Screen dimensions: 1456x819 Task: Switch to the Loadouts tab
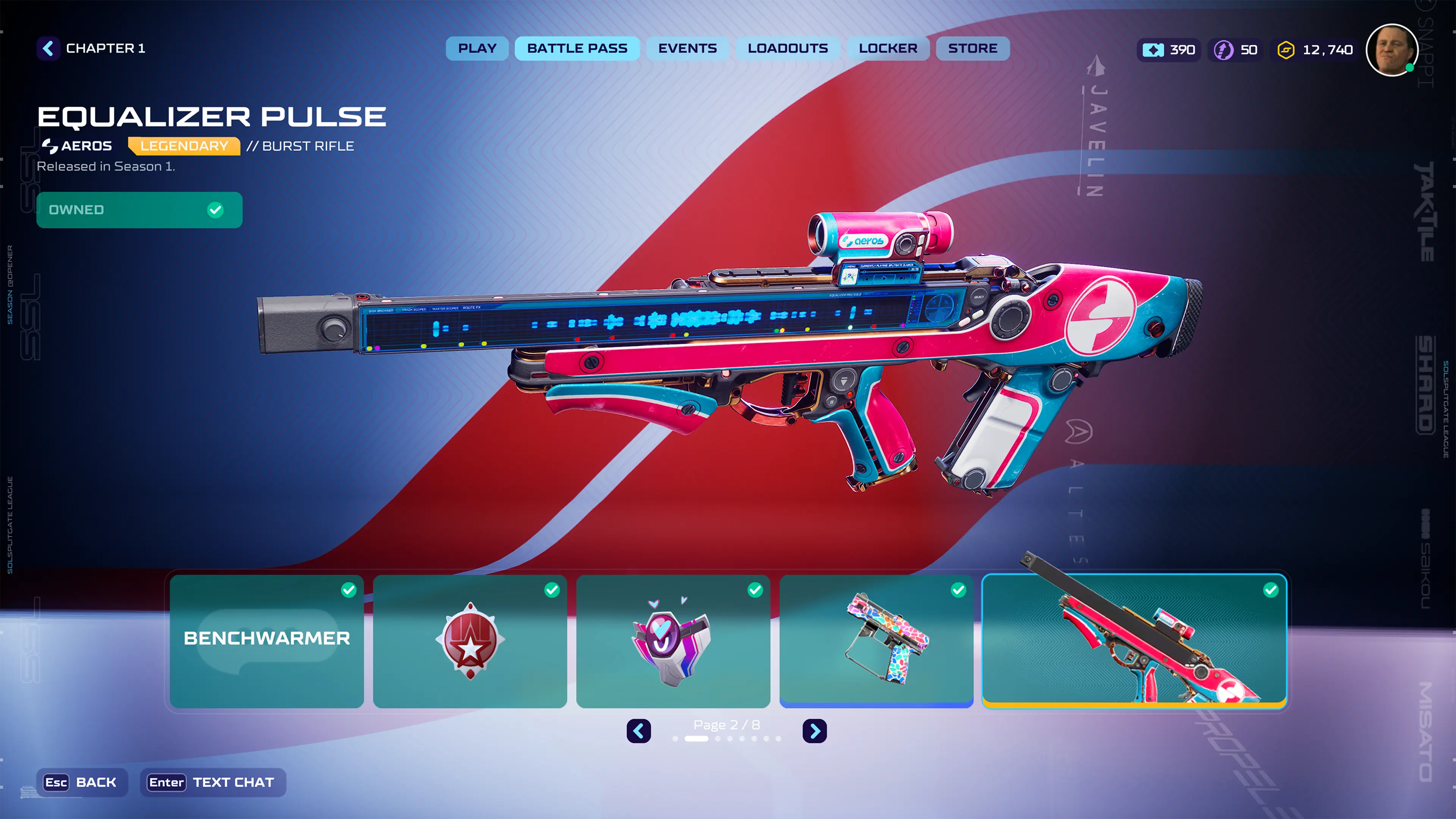click(x=788, y=49)
